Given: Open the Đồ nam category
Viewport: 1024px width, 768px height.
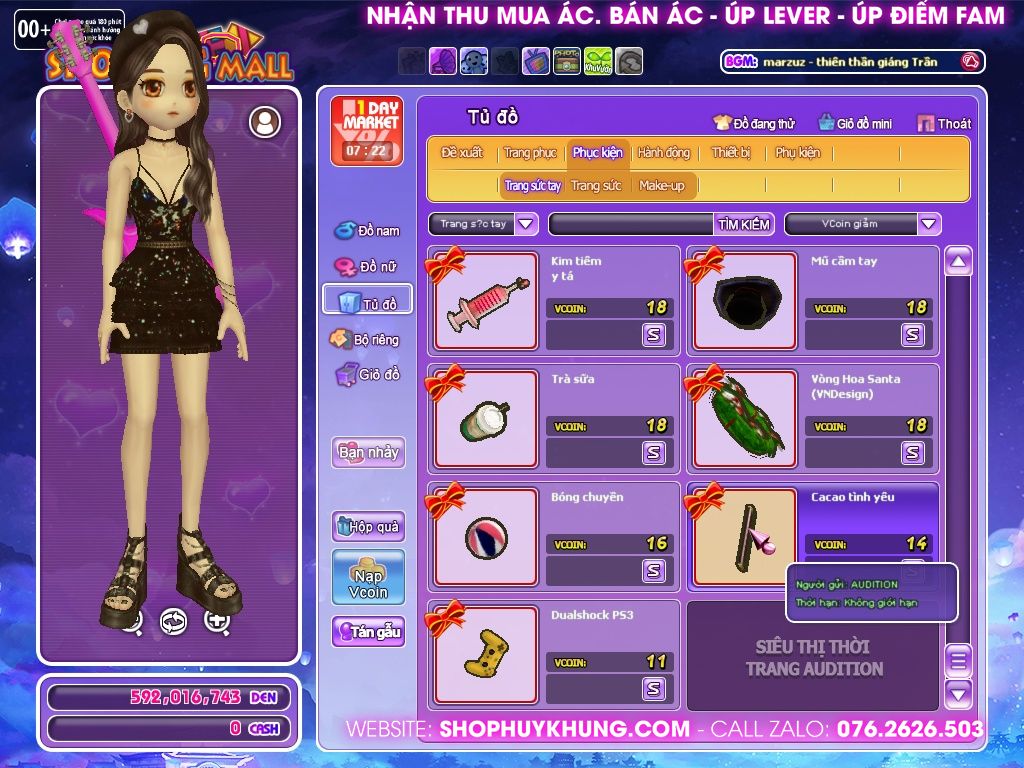Looking at the screenshot, I should pyautogui.click(x=367, y=231).
